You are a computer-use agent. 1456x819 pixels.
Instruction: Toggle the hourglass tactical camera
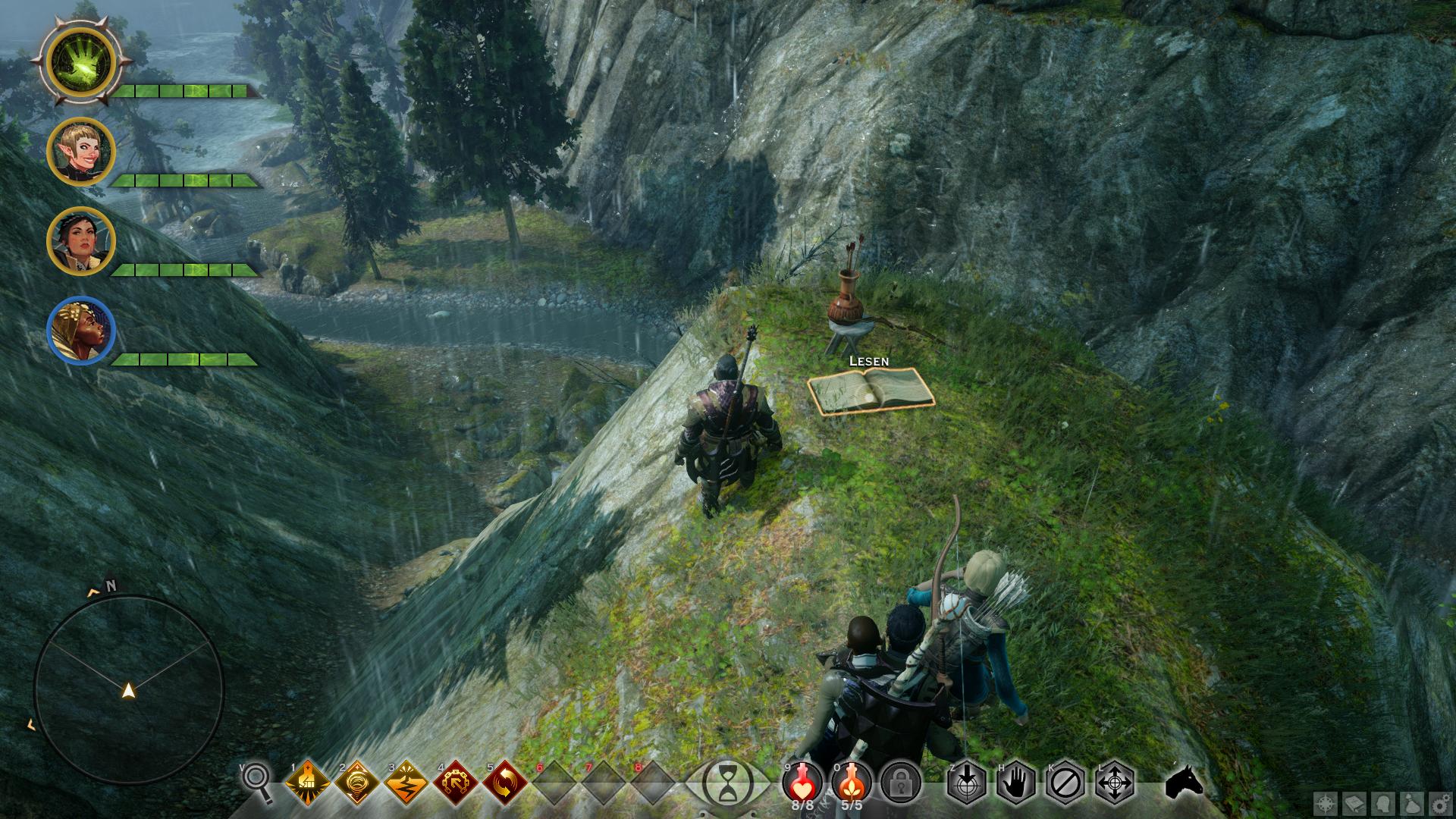pyautogui.click(x=727, y=782)
